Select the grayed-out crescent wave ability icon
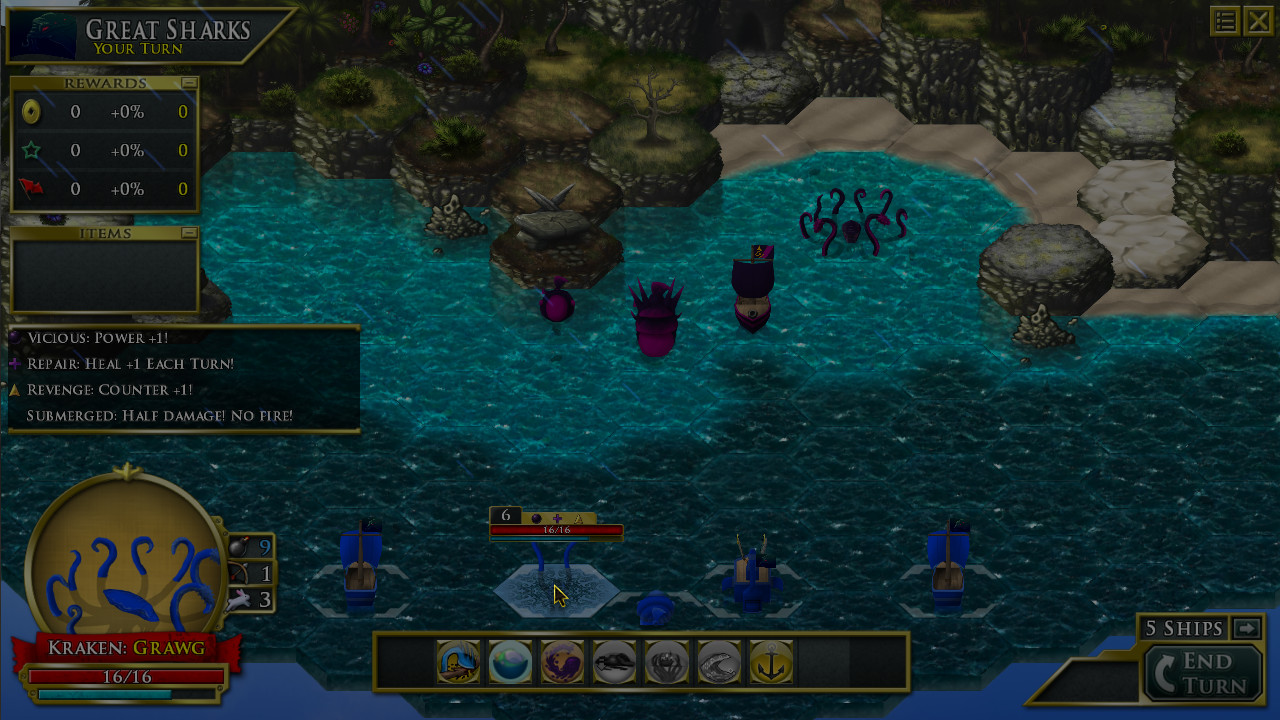The image size is (1280, 720). tap(719, 662)
